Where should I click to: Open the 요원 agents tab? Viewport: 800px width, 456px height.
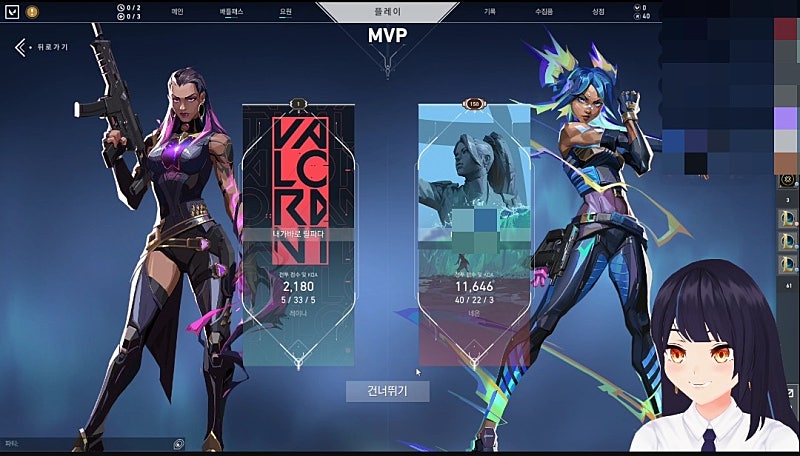coord(285,12)
